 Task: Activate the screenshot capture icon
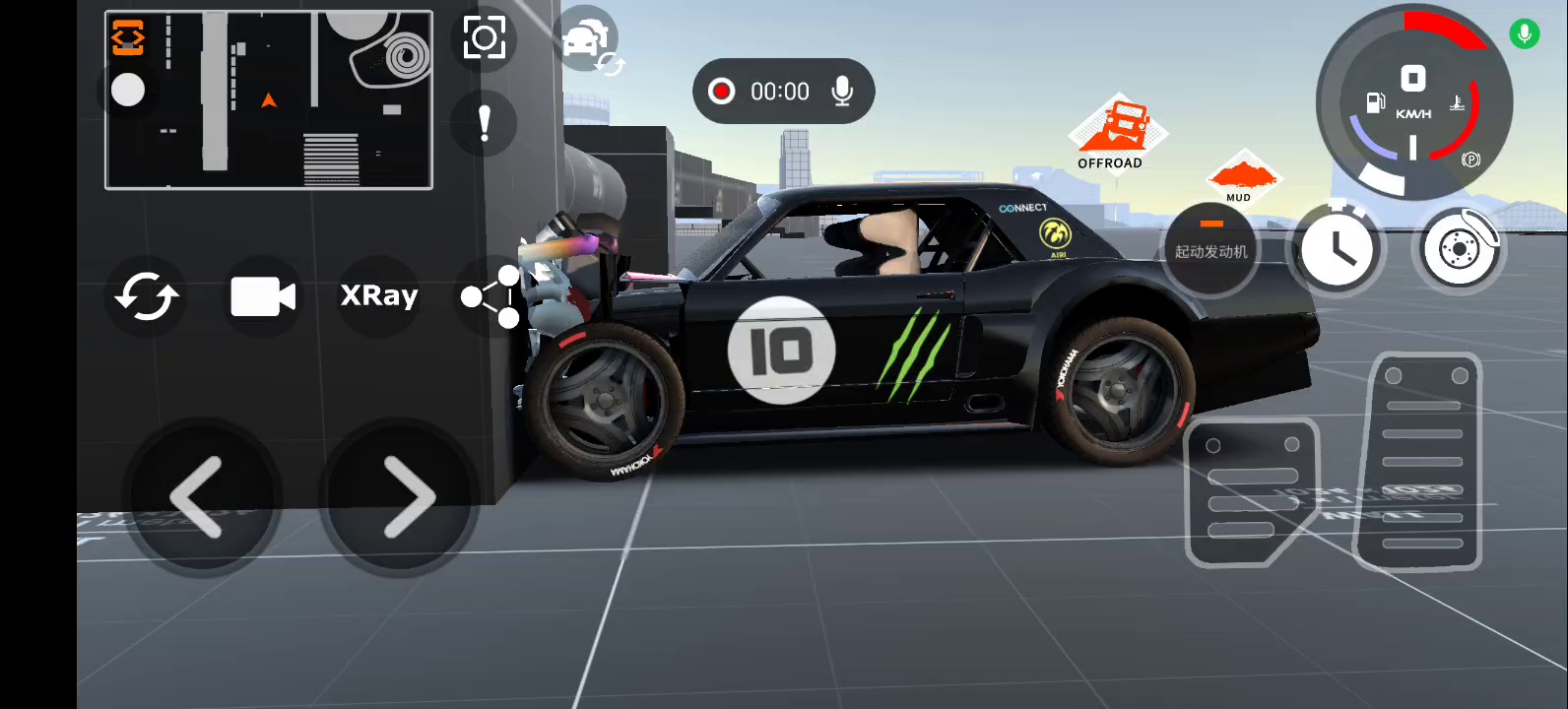484,37
